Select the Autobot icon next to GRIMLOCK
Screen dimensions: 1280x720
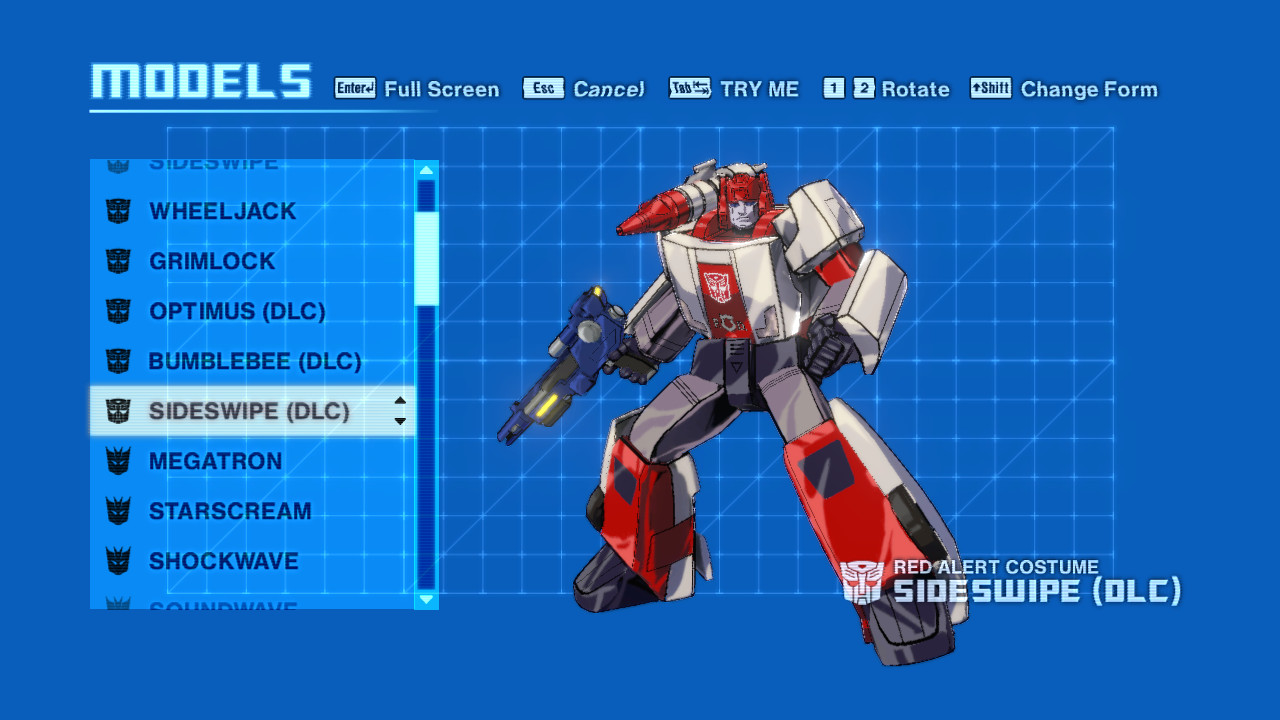click(120, 261)
